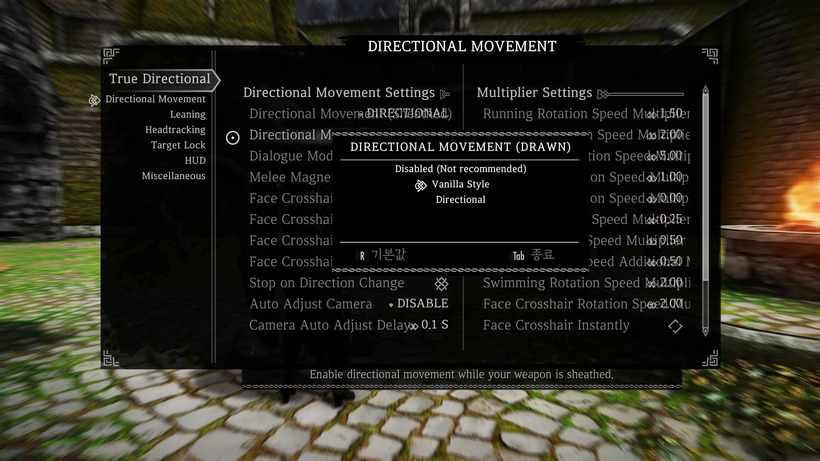Switch to the Headtracking page
Image resolution: width=820 pixels, height=461 pixels.
175,130
